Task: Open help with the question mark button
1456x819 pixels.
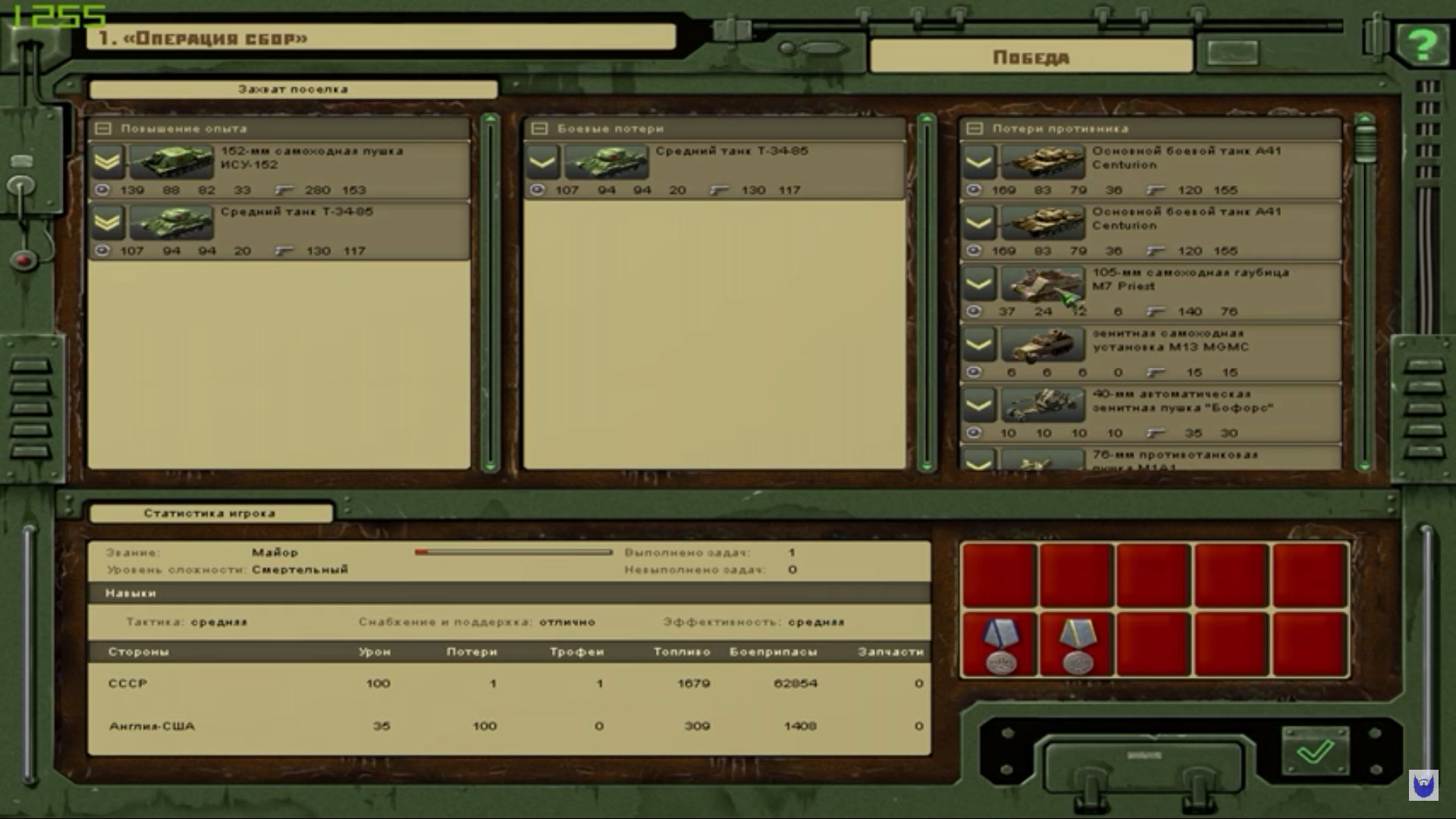Action: pyautogui.click(x=1423, y=45)
